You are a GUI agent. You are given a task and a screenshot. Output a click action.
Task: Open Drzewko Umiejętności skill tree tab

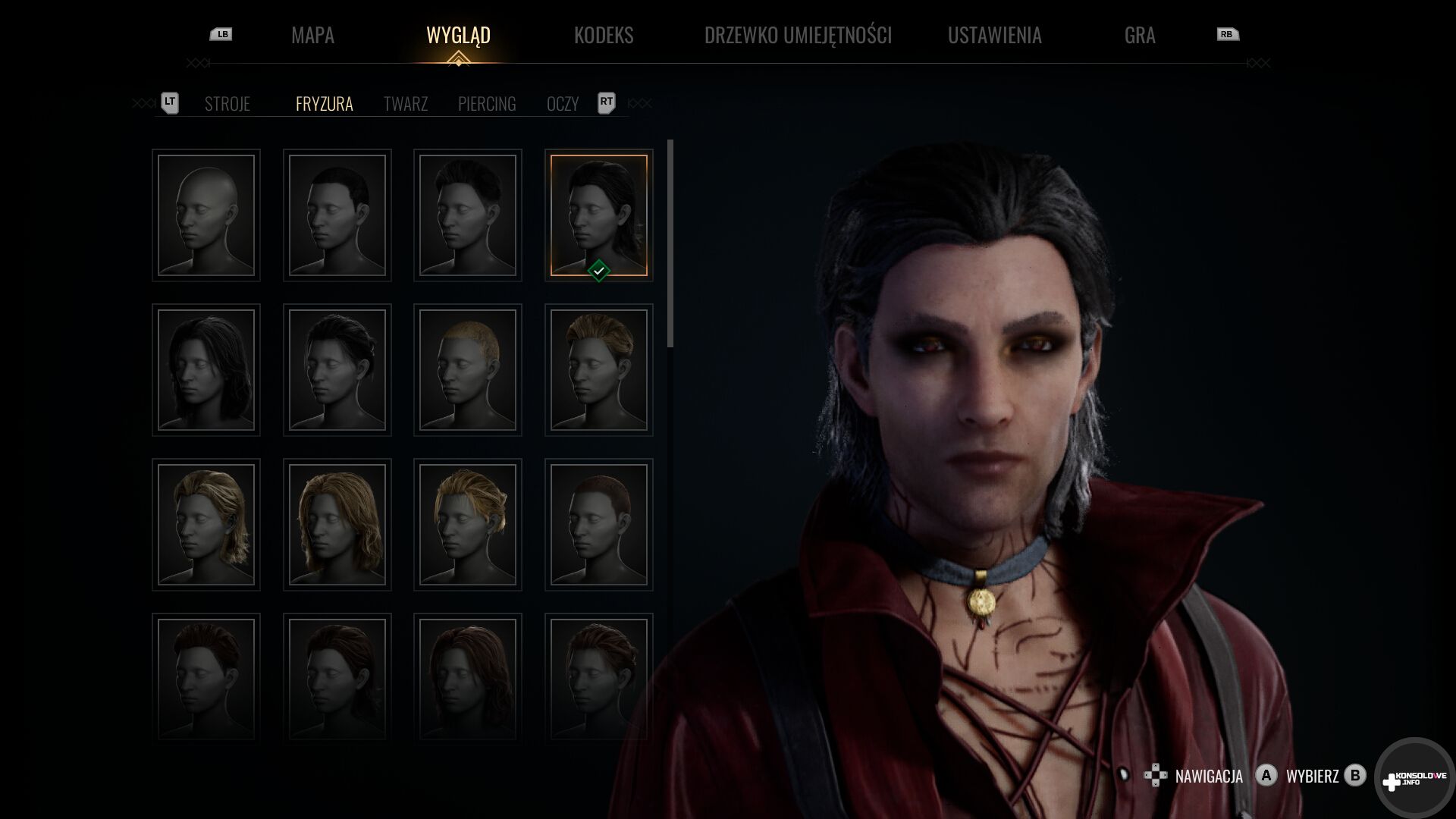point(798,35)
